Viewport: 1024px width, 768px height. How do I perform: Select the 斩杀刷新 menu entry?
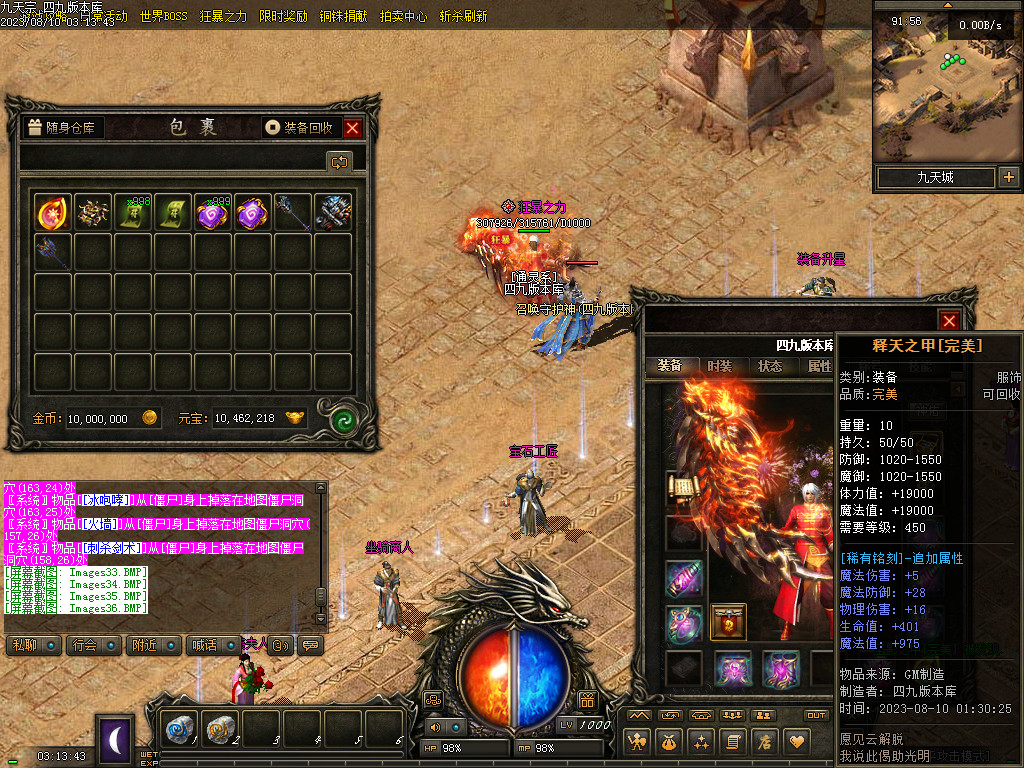click(x=463, y=17)
